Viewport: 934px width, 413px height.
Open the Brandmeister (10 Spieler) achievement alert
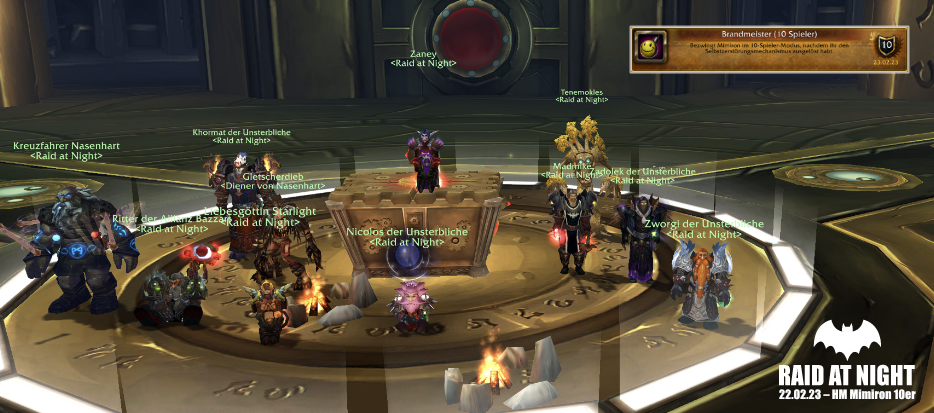768,47
